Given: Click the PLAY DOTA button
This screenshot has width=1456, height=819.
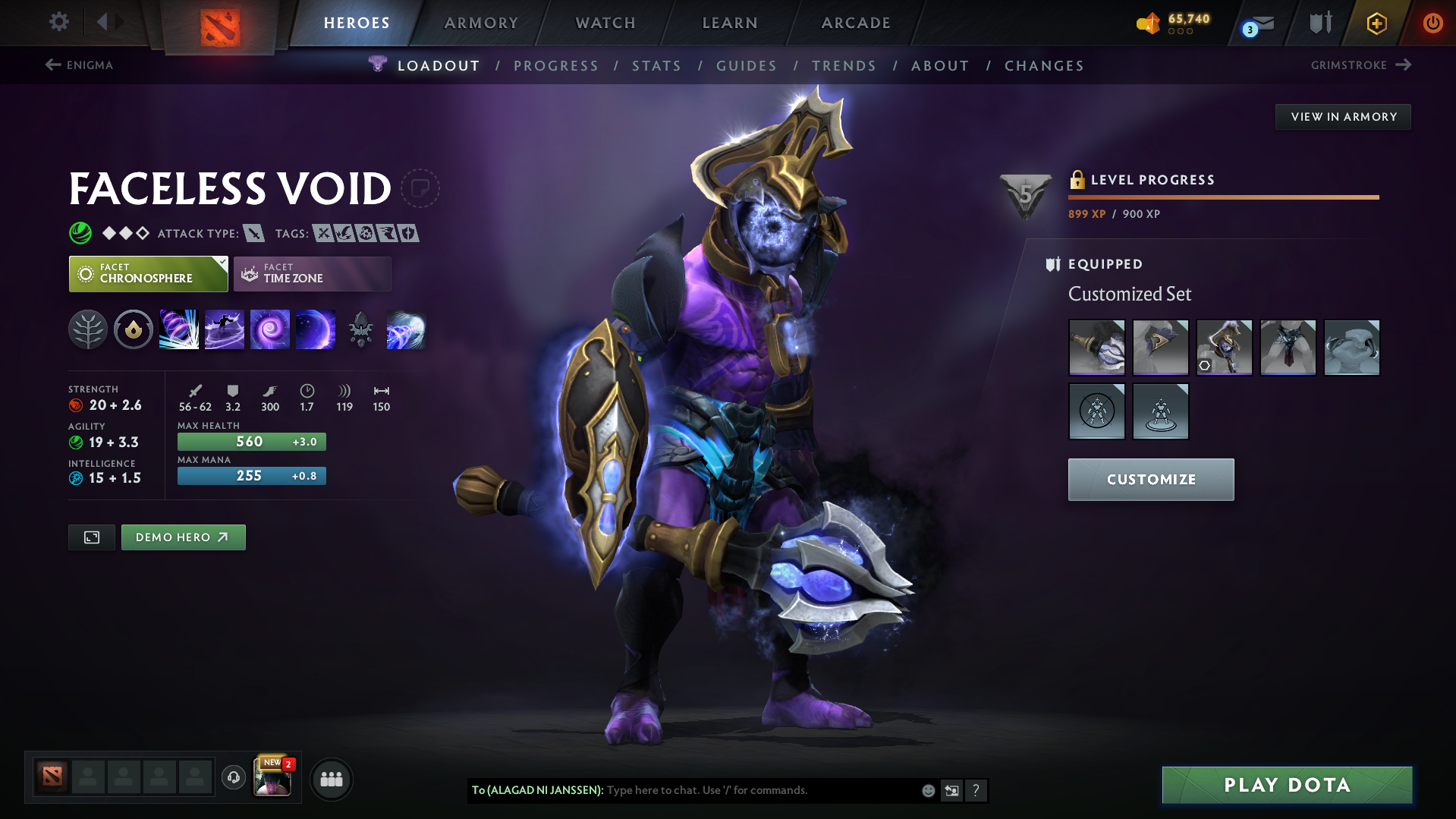Looking at the screenshot, I should point(1286,785).
